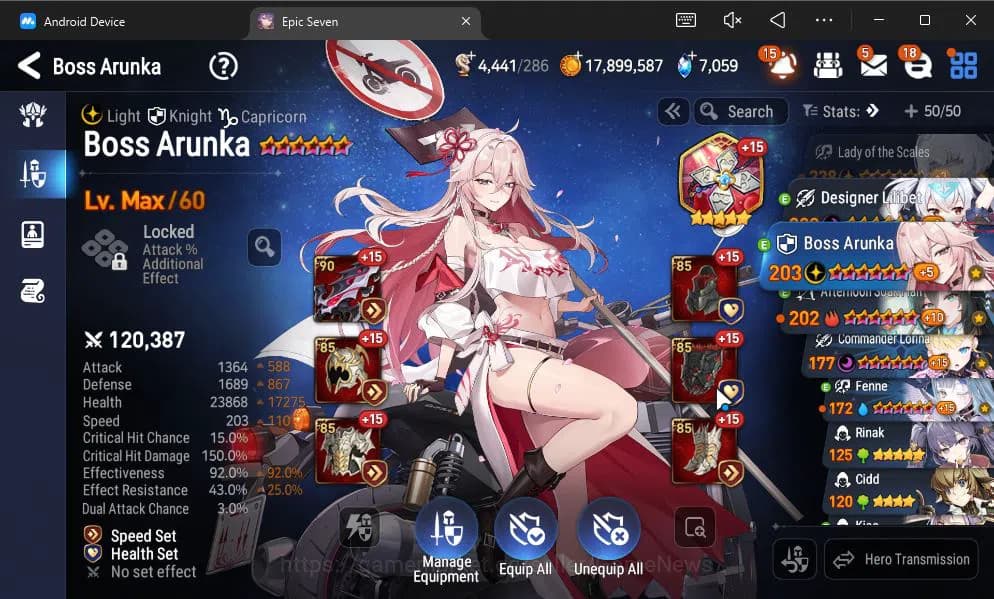
Task: Open Hero Transmission
Action: tap(900, 560)
